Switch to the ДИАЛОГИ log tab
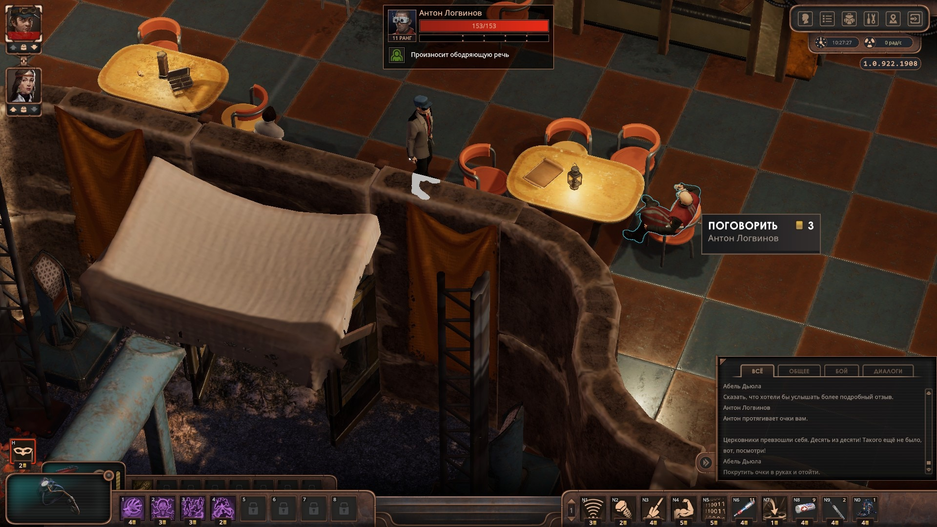This screenshot has width=937, height=527. pos(887,371)
